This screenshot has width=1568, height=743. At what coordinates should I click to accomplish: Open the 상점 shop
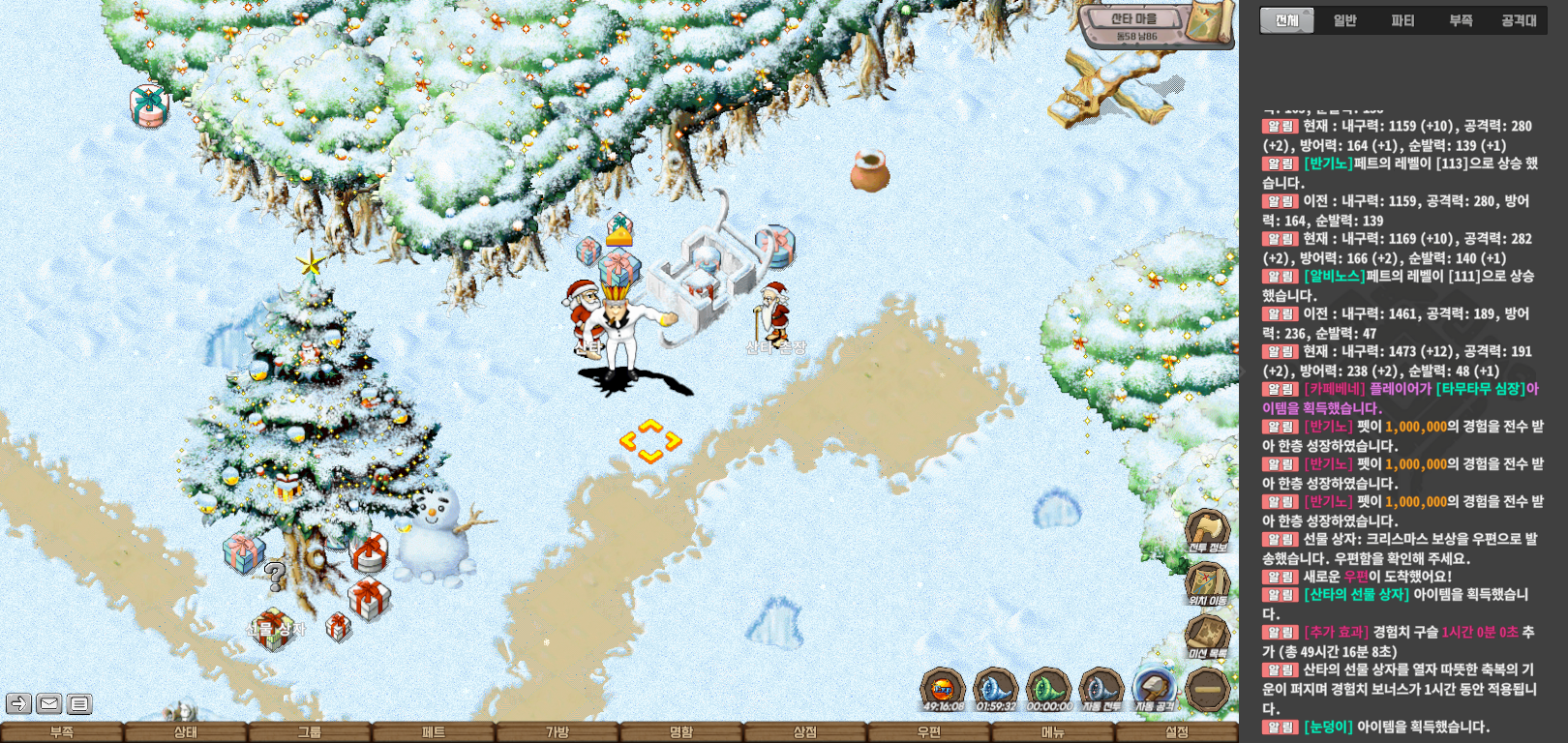coord(805,732)
